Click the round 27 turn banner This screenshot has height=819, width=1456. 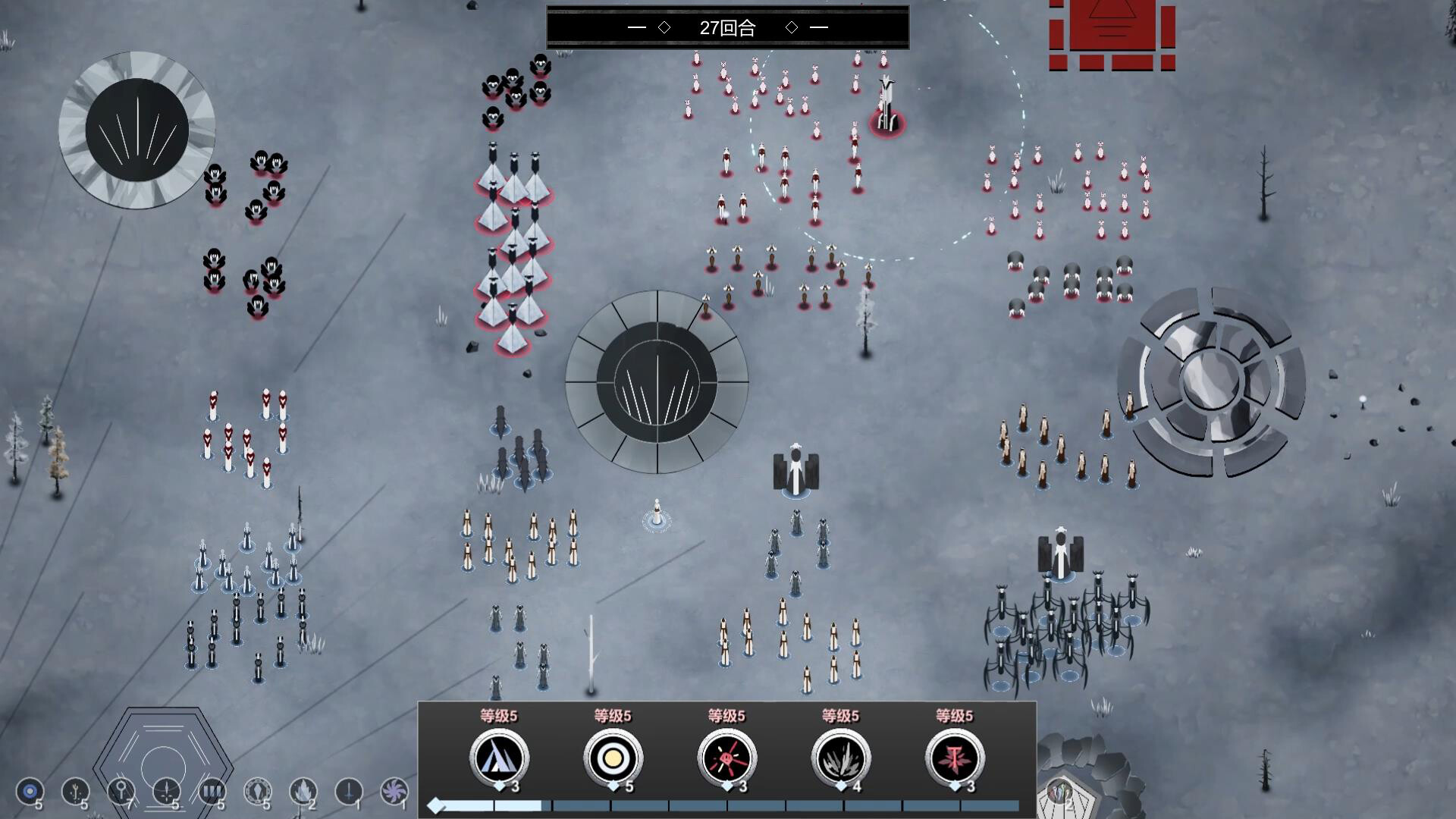pyautogui.click(x=727, y=28)
